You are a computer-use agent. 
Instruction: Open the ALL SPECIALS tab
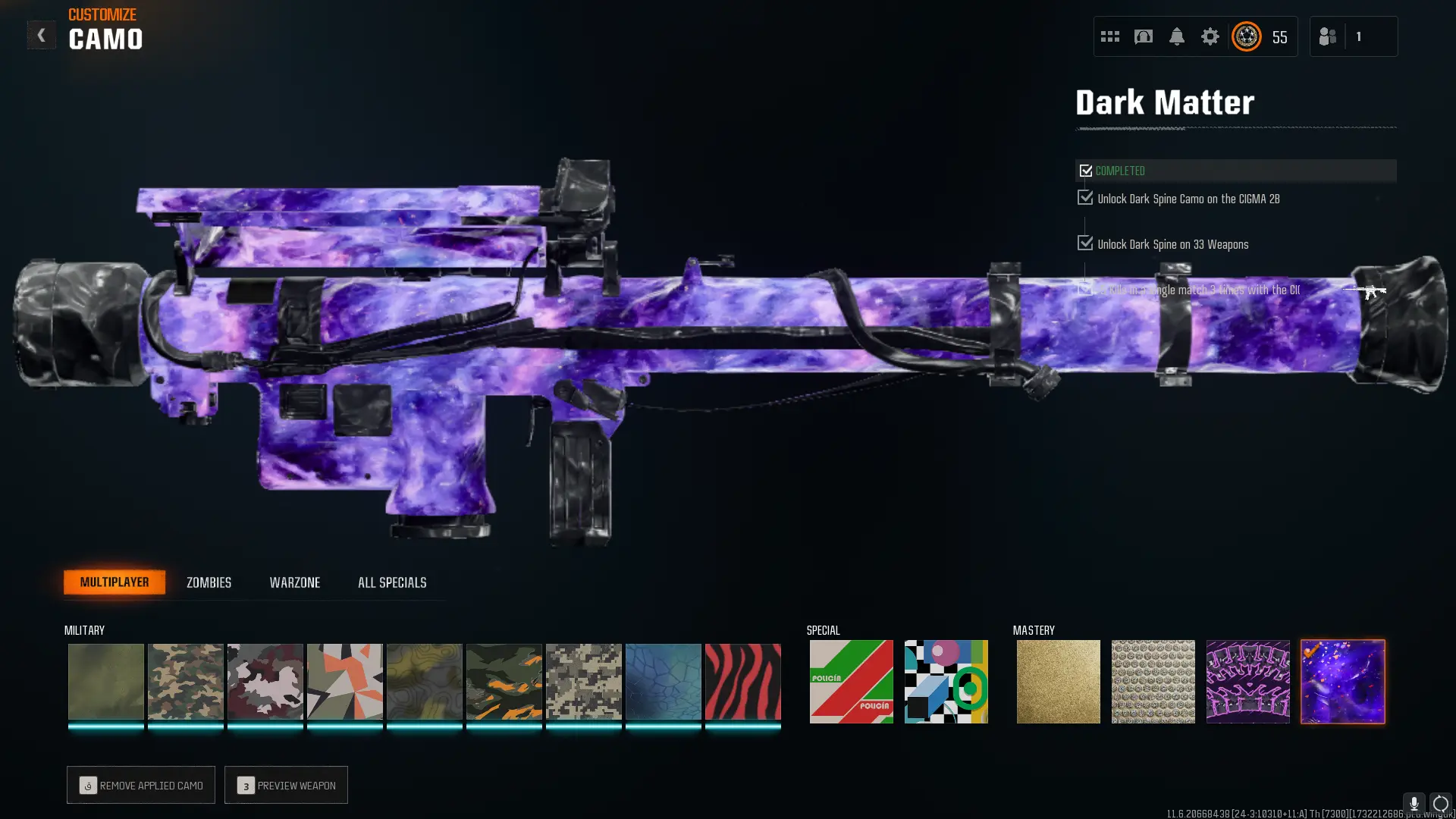tap(391, 582)
